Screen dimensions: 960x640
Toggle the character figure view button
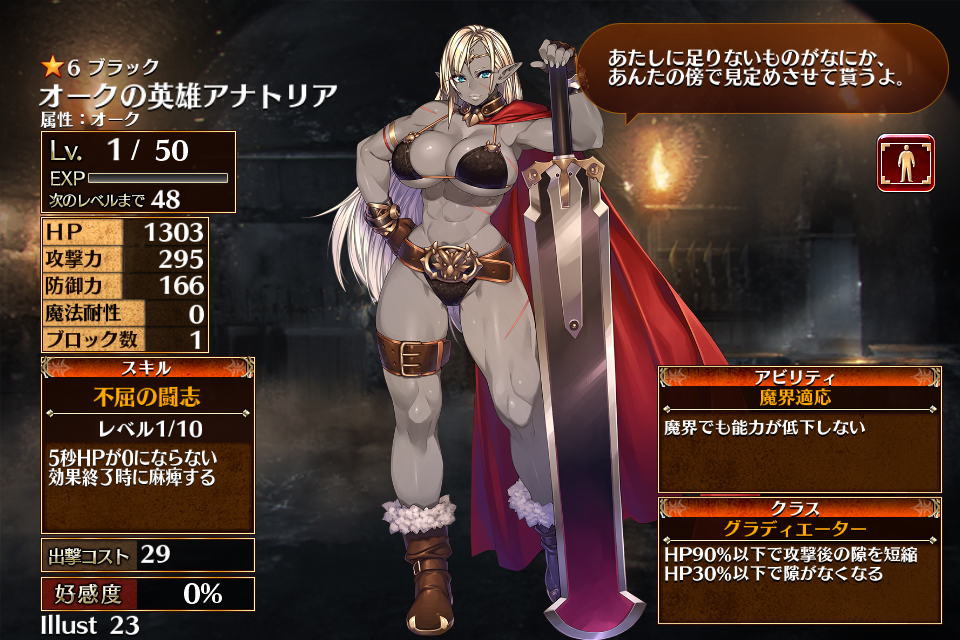905,163
